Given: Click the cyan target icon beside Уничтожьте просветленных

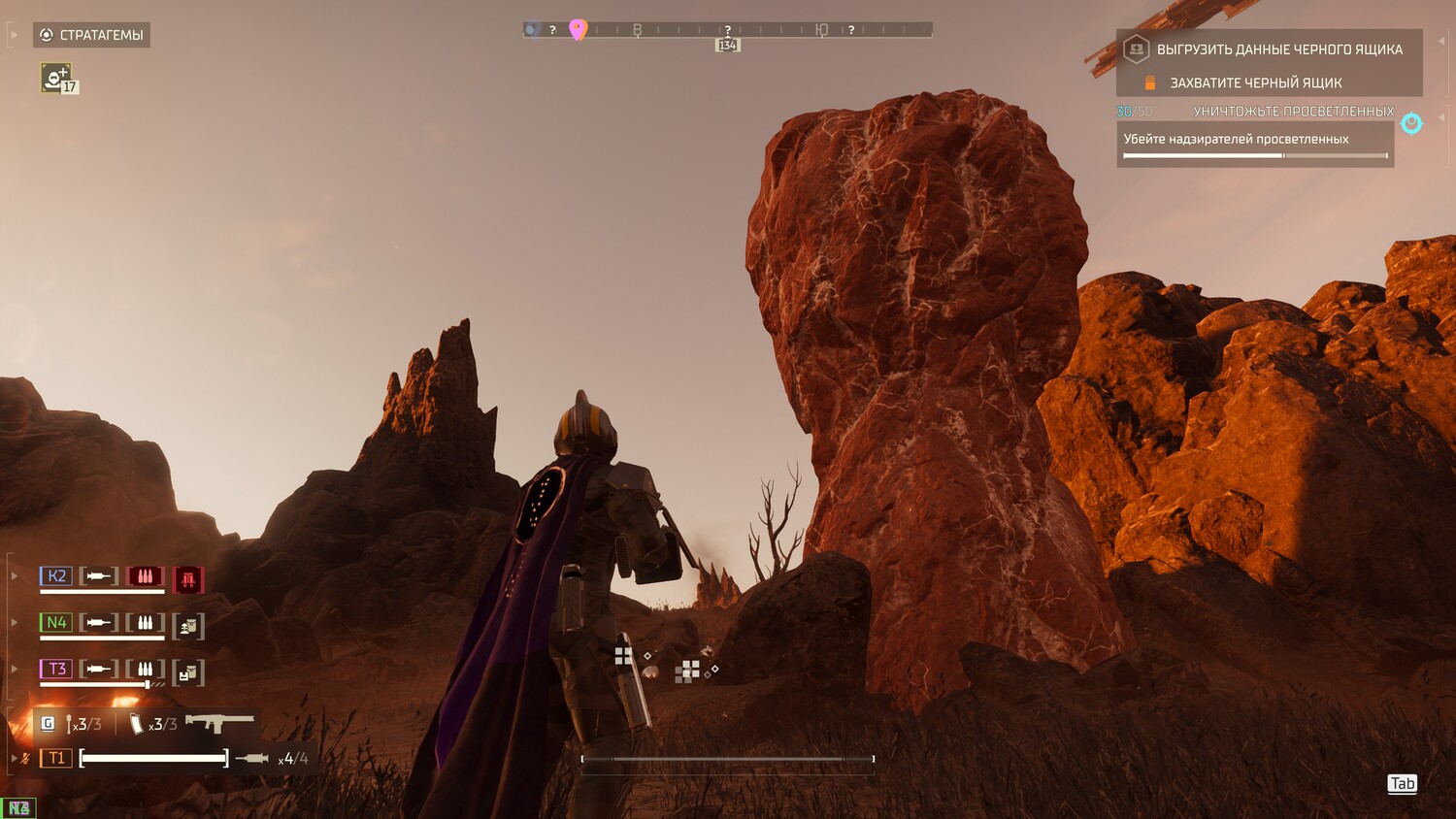Looking at the screenshot, I should coord(1411,122).
